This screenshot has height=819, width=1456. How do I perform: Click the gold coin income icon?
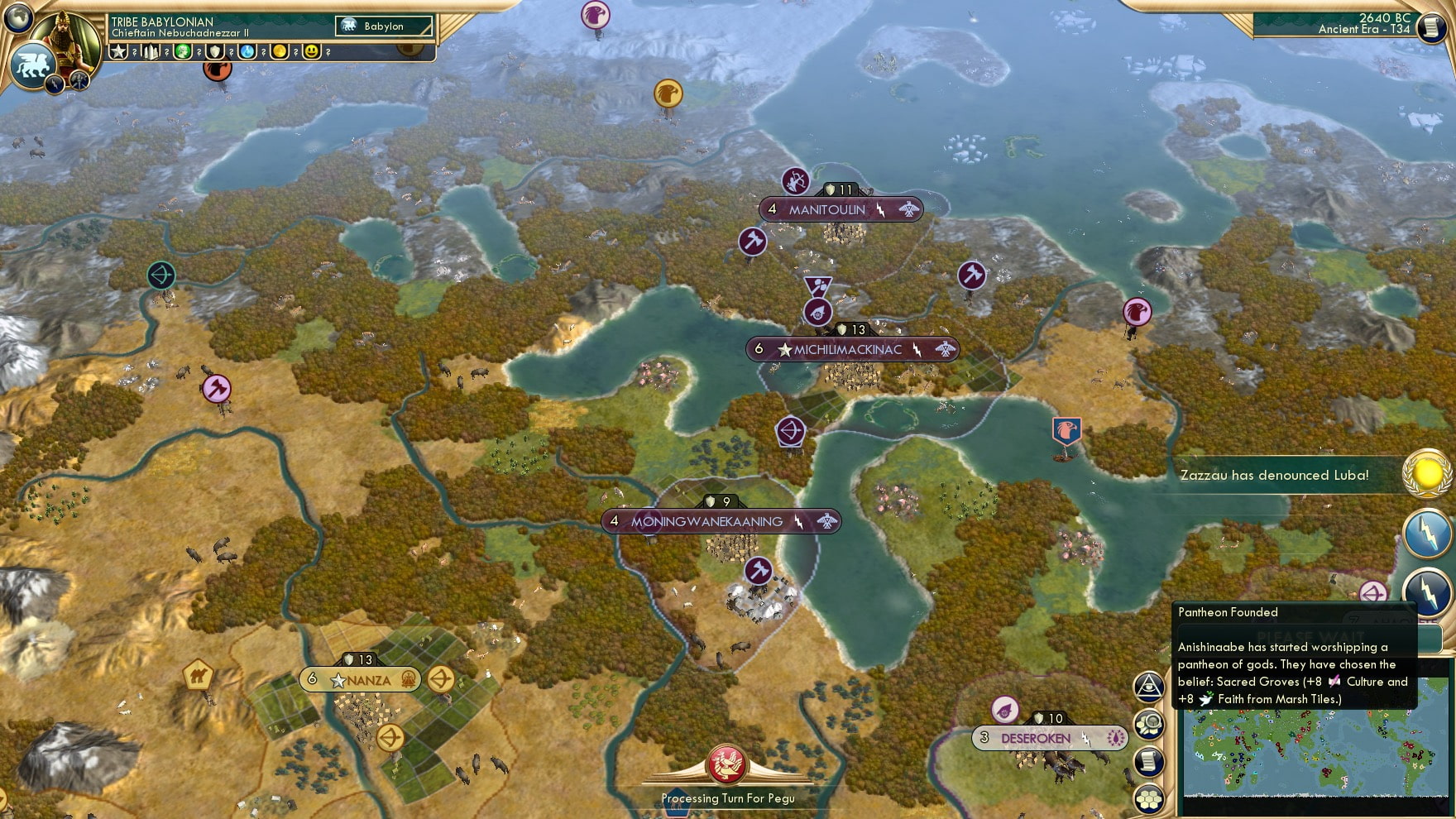point(281,52)
